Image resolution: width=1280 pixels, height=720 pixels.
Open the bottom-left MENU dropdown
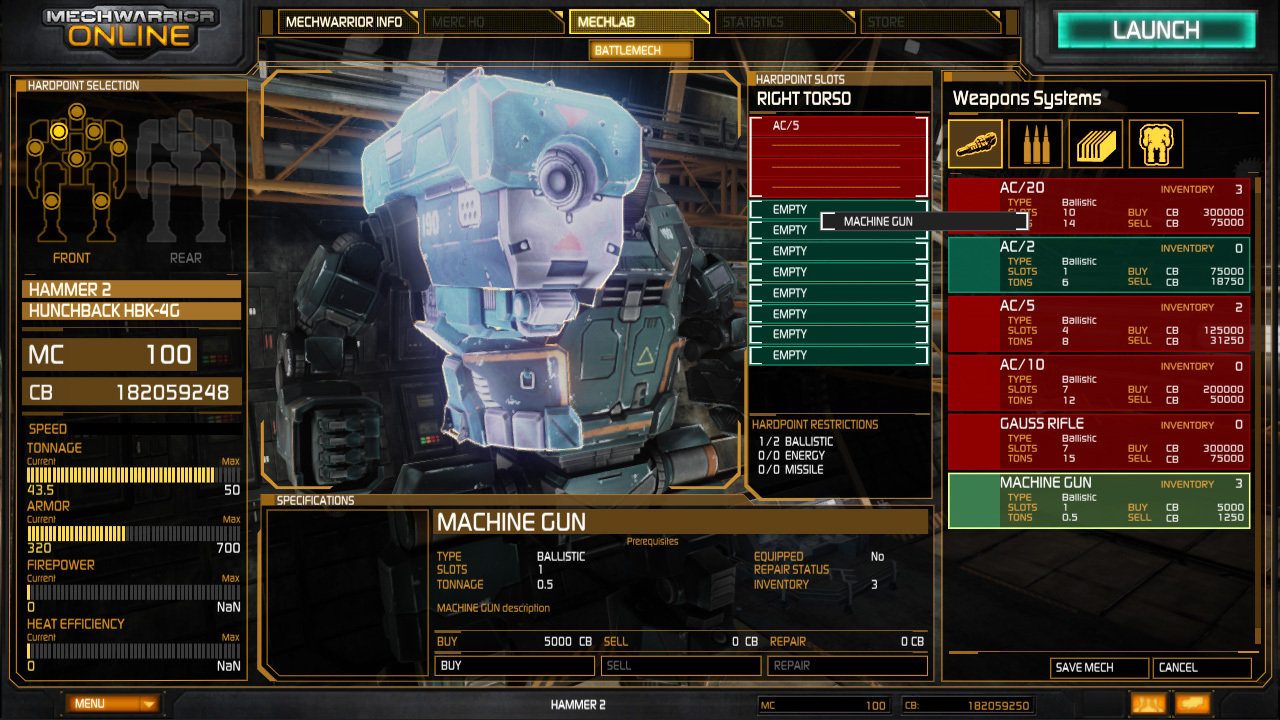pos(114,704)
